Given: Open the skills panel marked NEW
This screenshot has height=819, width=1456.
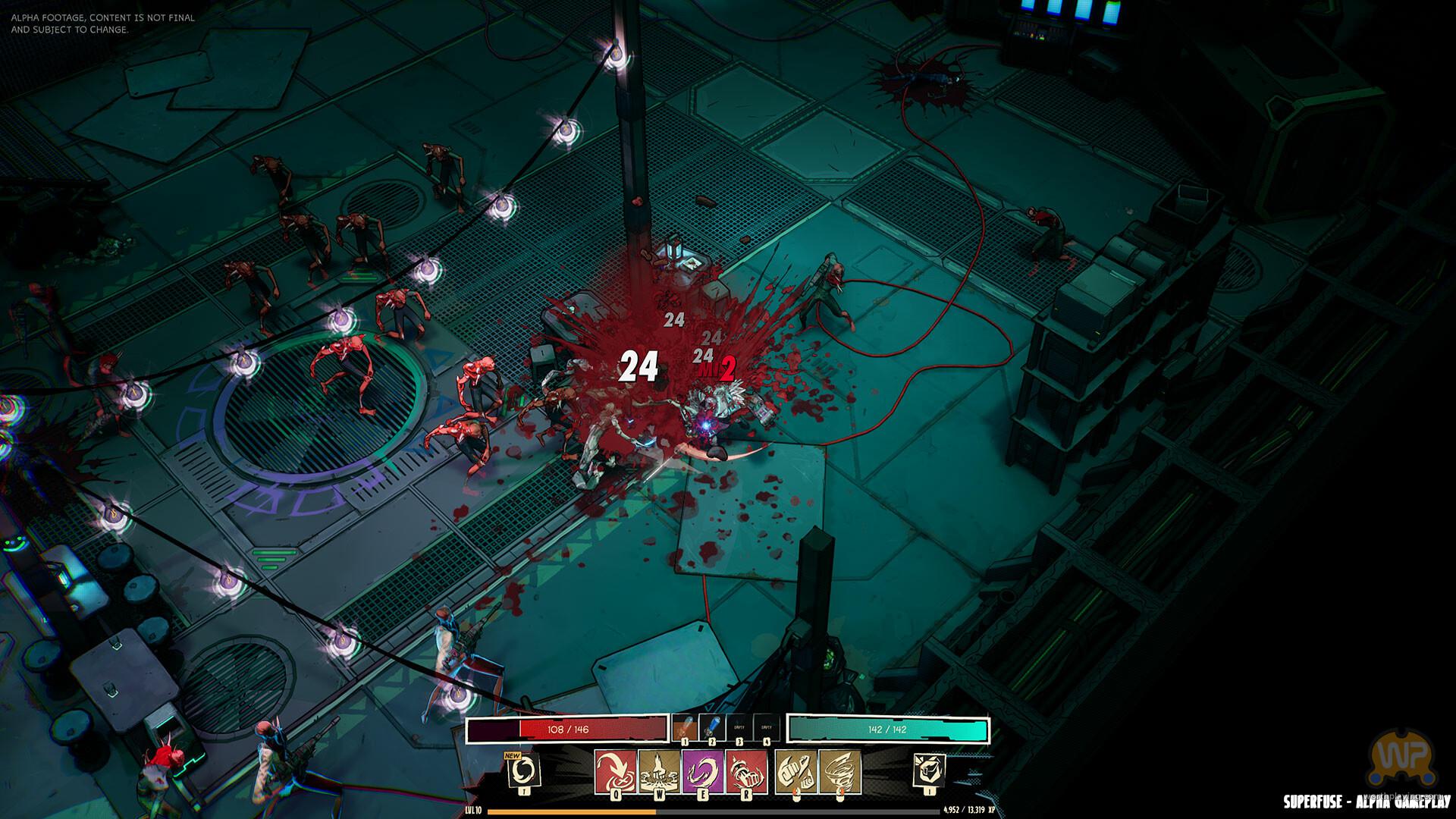Looking at the screenshot, I should pos(523,771).
